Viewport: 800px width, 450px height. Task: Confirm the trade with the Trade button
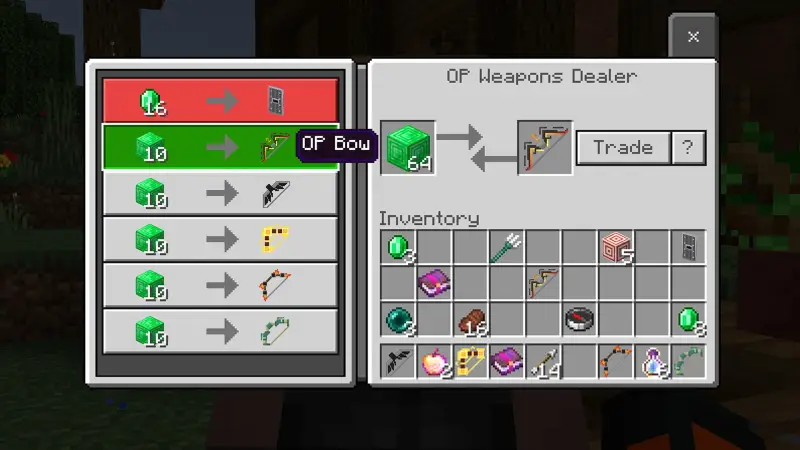point(622,148)
